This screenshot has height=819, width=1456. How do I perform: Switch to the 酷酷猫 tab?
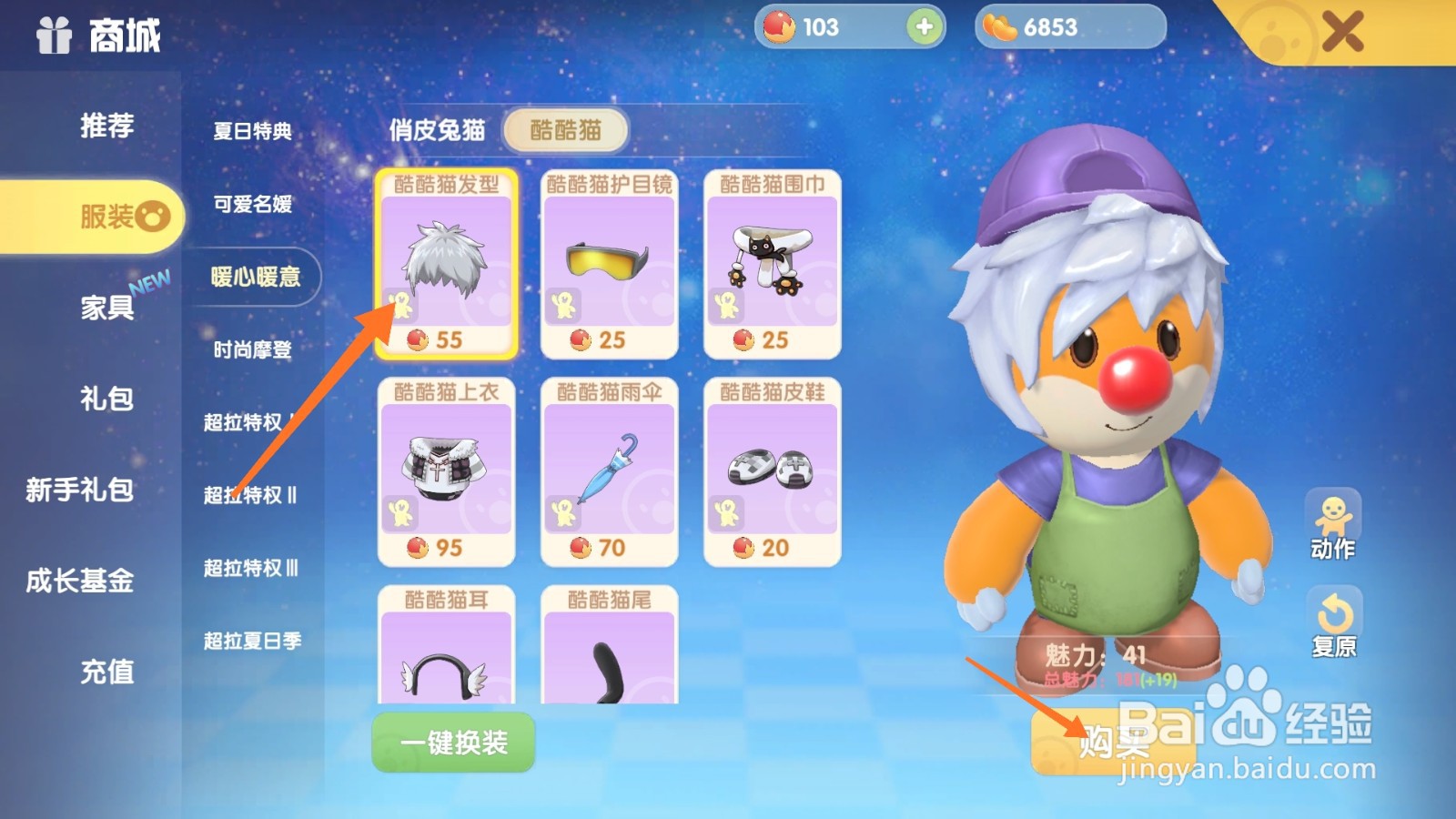coord(565,130)
